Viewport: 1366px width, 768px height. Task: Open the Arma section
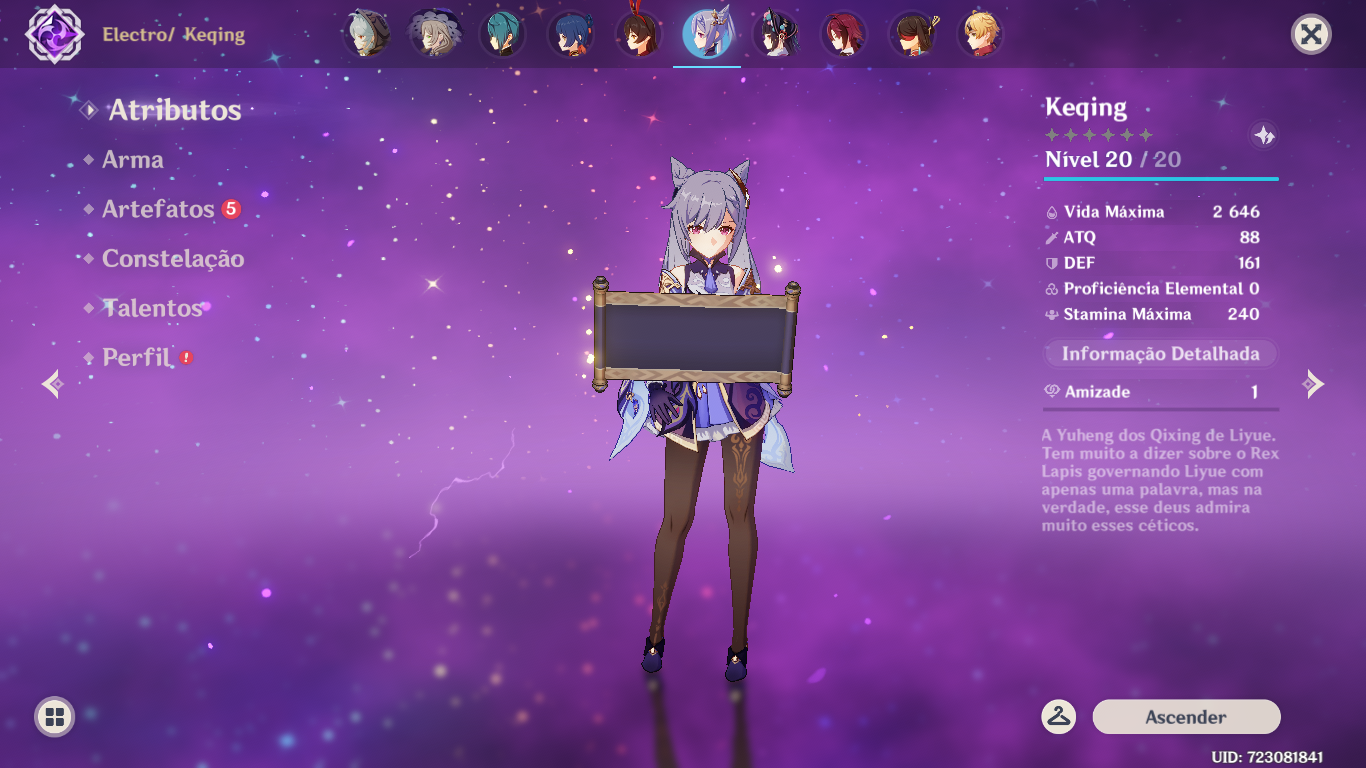132,159
